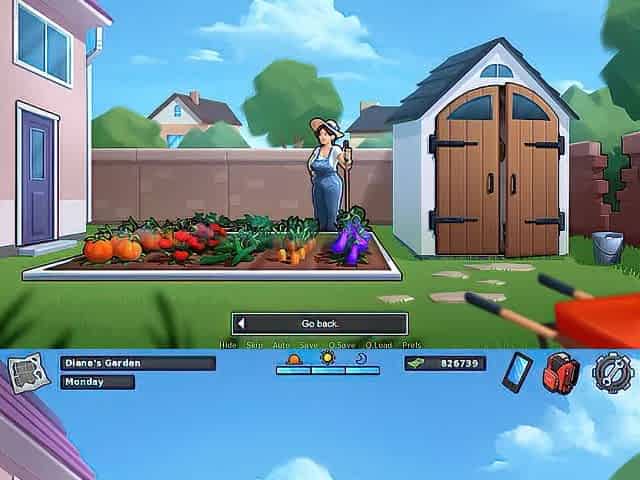
Task: Open the red backpack inventory
Action: pos(561,372)
